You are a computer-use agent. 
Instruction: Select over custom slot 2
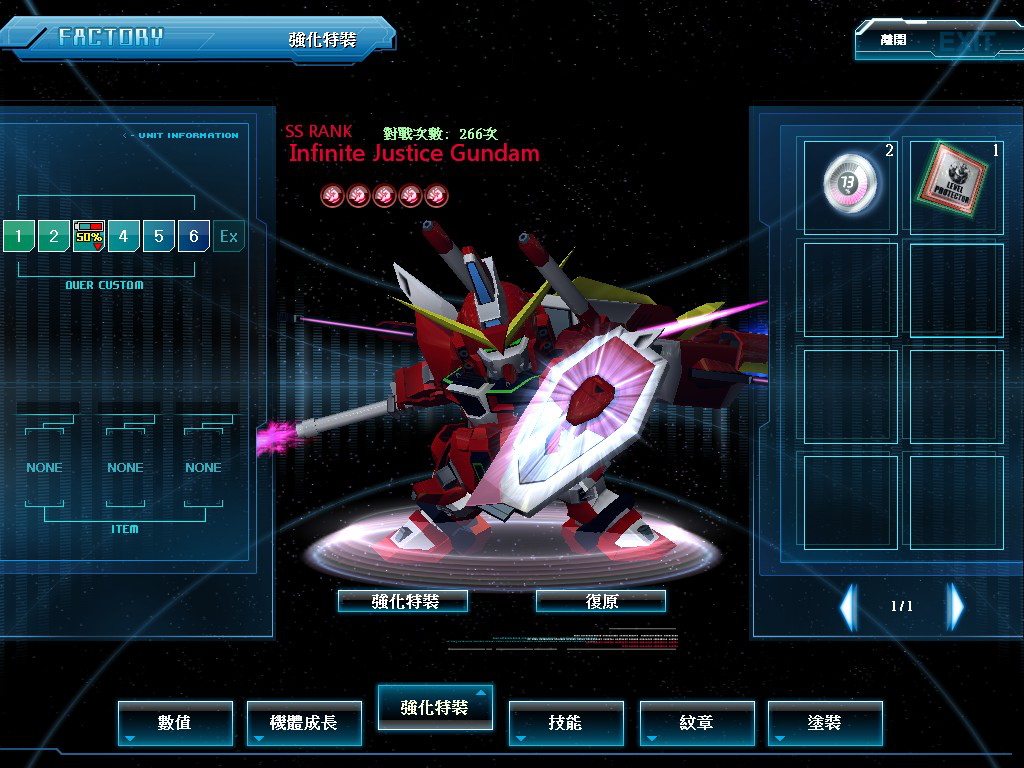(54, 237)
